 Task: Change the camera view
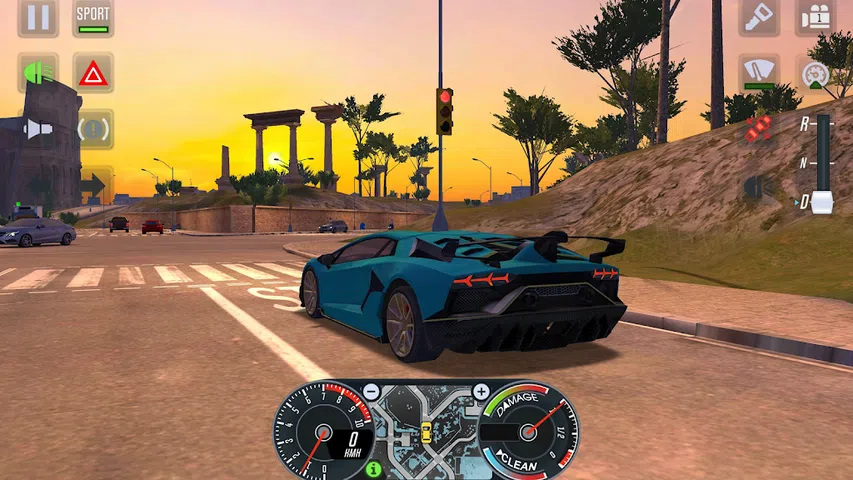pyautogui.click(x=815, y=18)
